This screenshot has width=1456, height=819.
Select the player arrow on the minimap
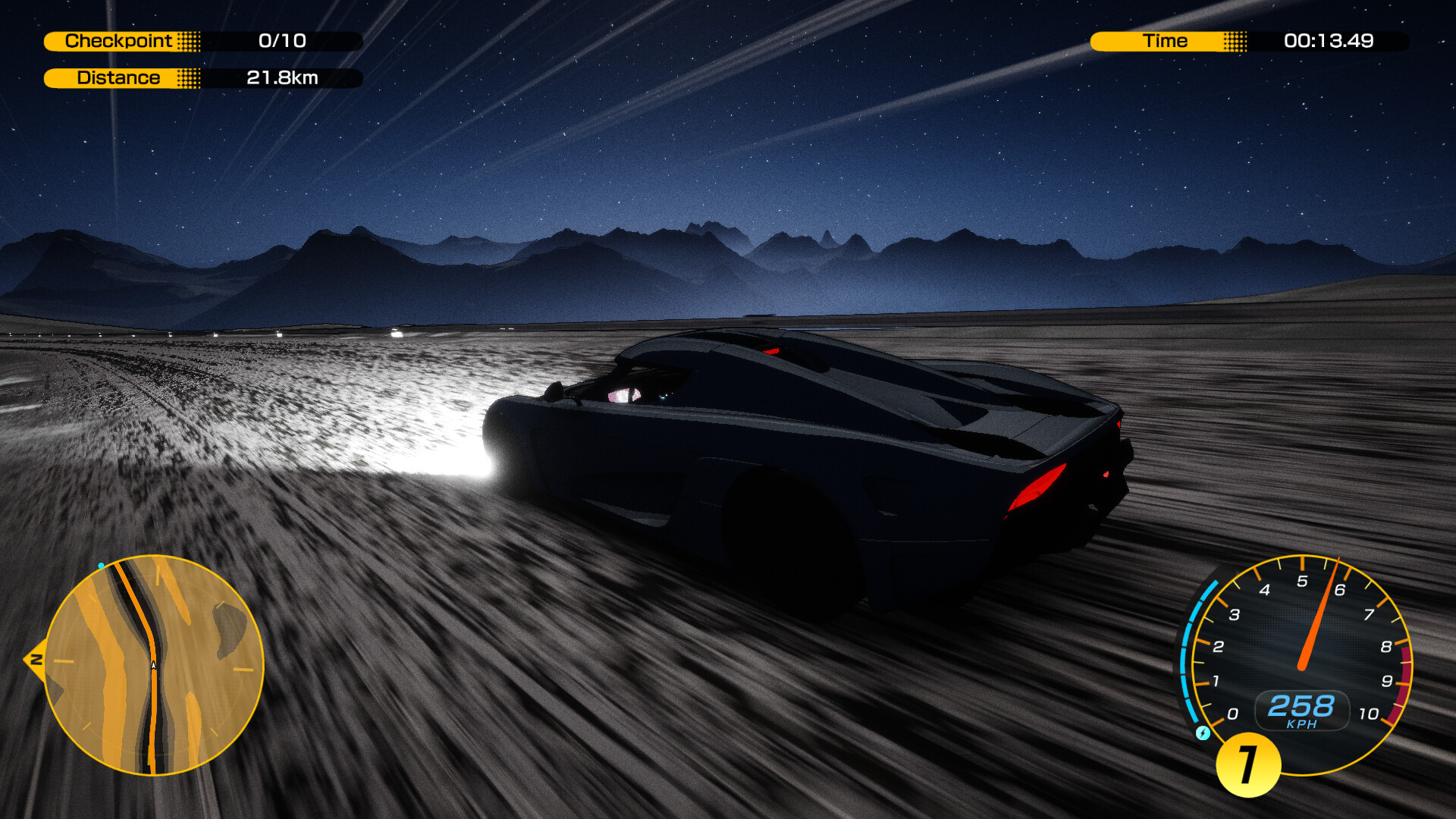[152, 664]
